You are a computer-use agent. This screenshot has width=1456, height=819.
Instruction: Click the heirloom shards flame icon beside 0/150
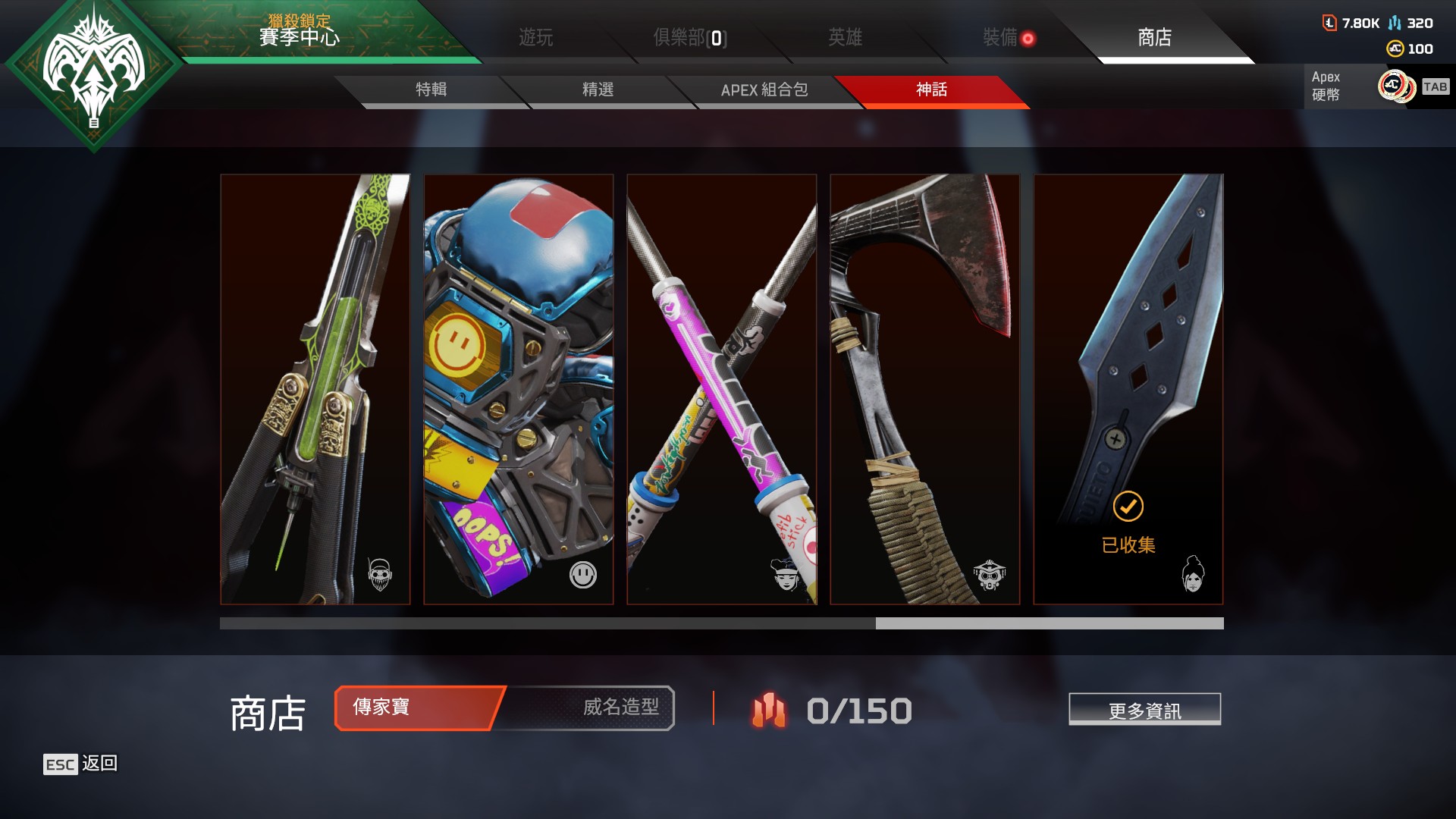coord(768,711)
